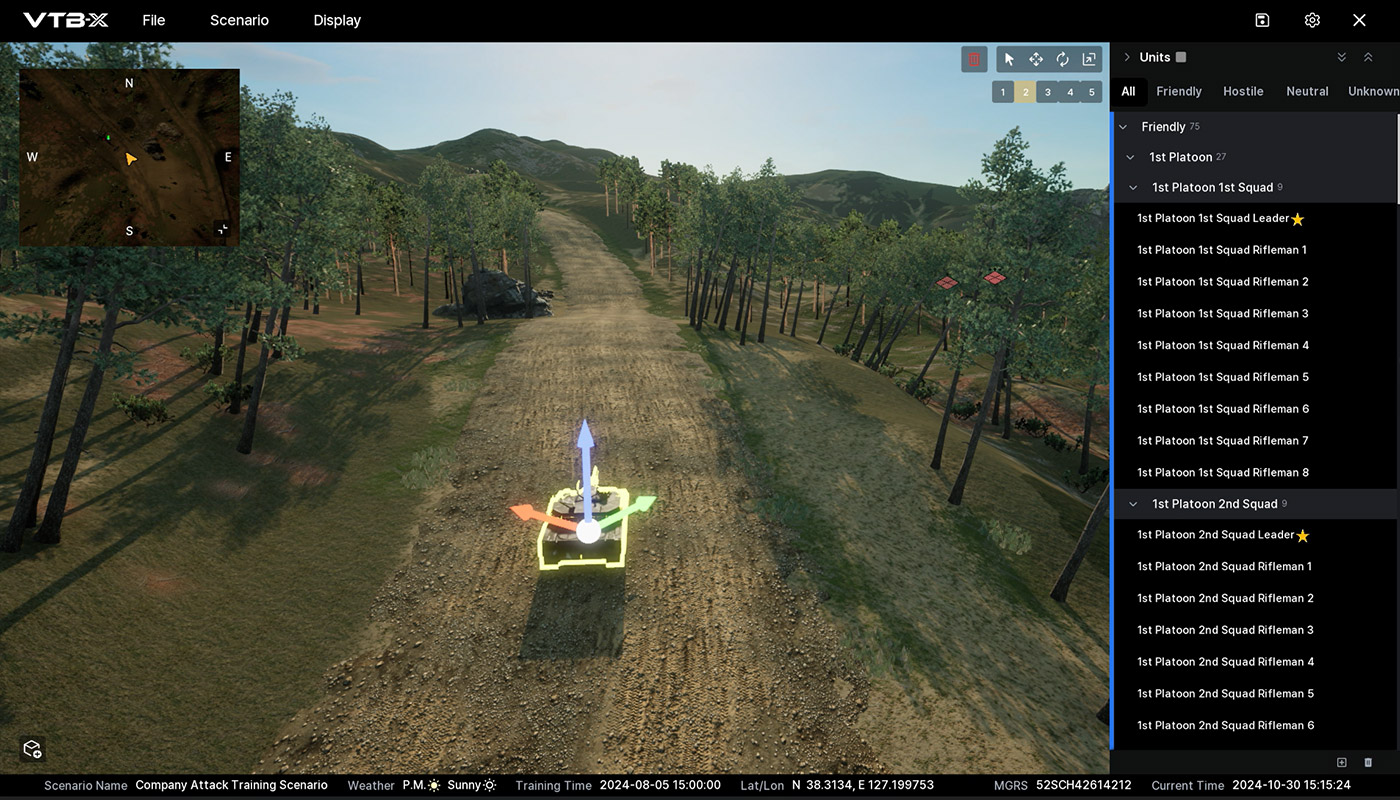The image size is (1400, 800).
Task: Switch to the rotate tool
Action: coord(1062,59)
